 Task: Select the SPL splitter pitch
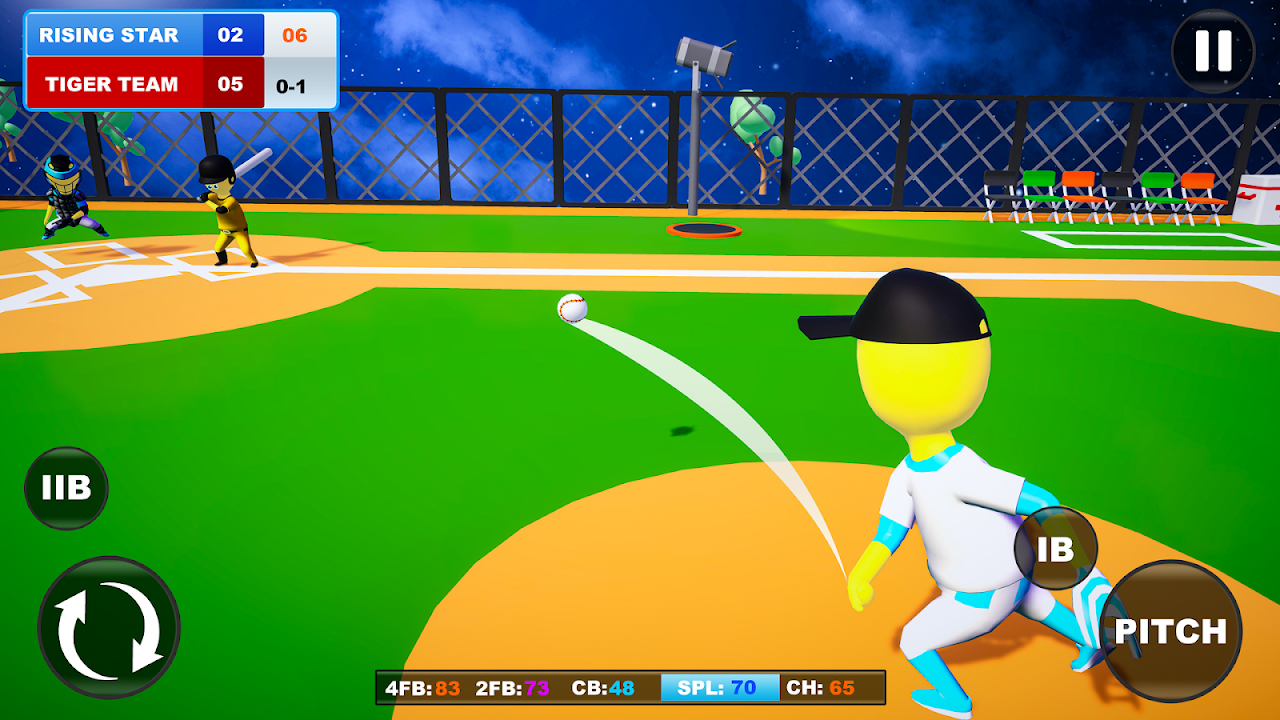tap(718, 688)
